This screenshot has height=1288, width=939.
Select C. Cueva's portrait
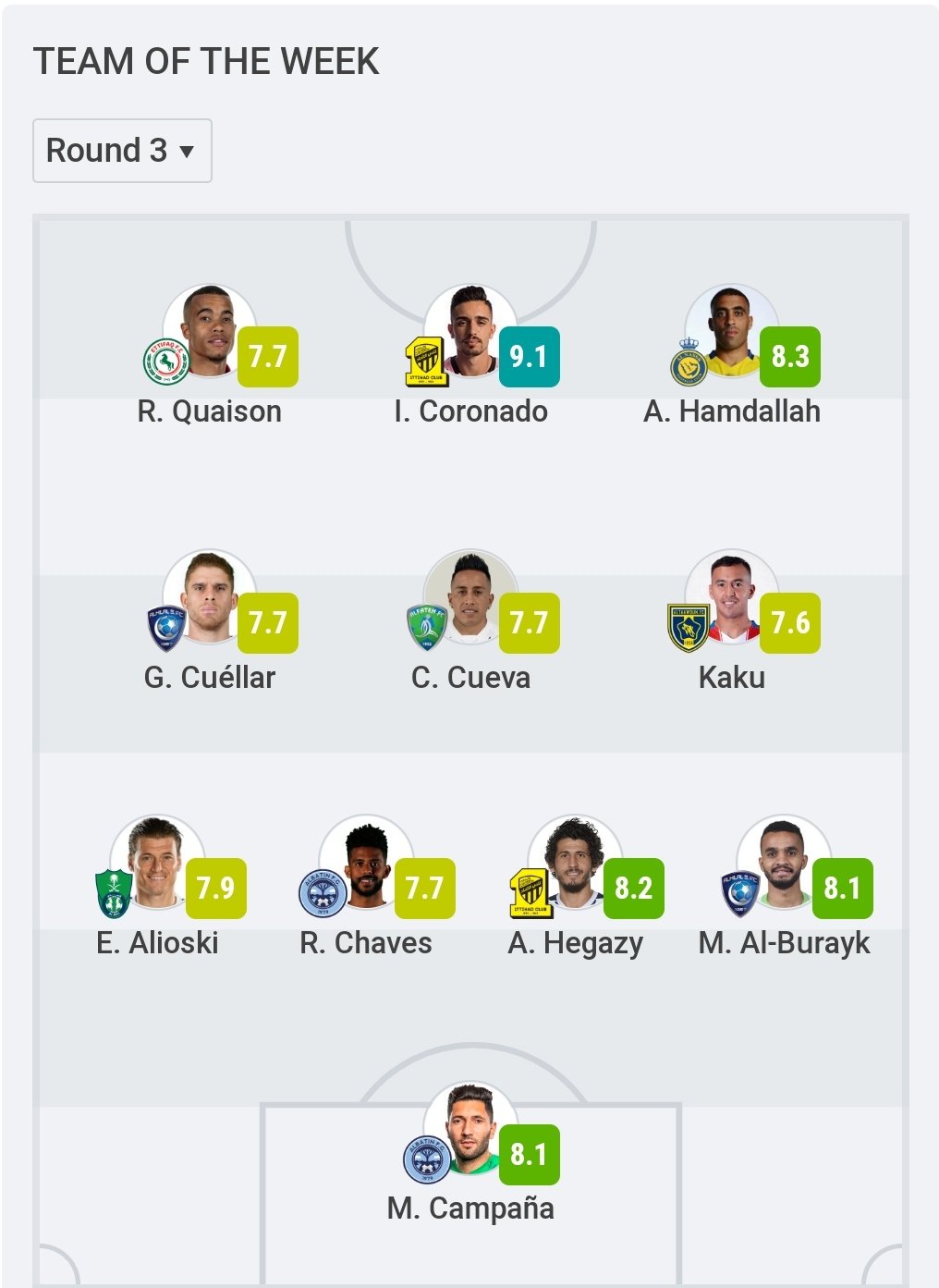[470, 597]
